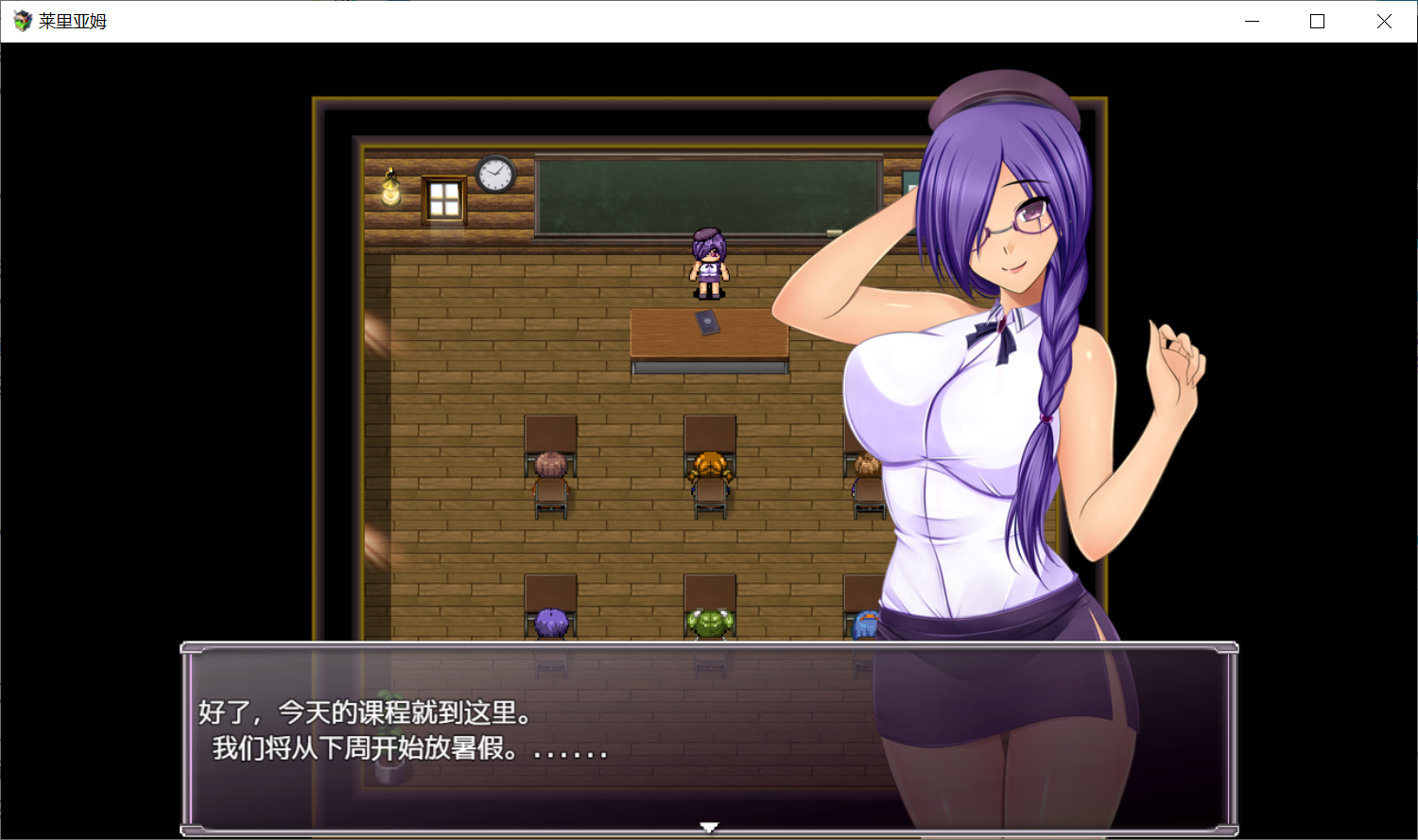
Task: Click the brown-haired student in the left row
Action: [550, 463]
